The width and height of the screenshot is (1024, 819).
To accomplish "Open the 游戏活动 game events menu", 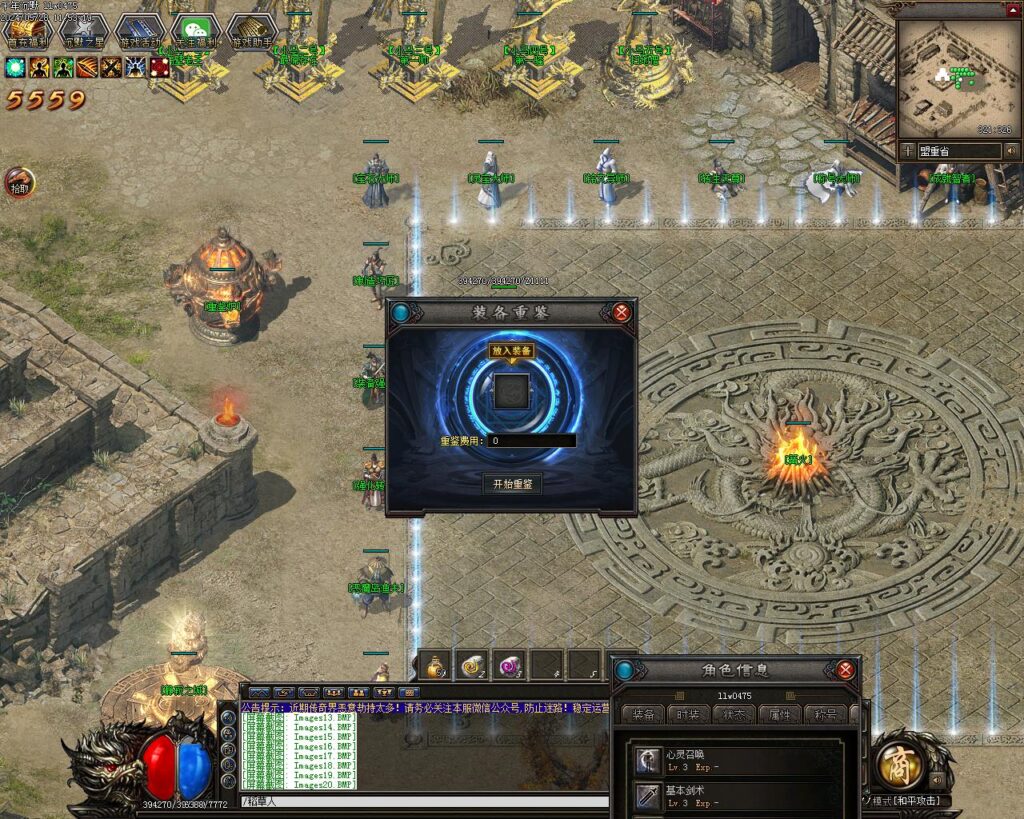I will tap(139, 33).
